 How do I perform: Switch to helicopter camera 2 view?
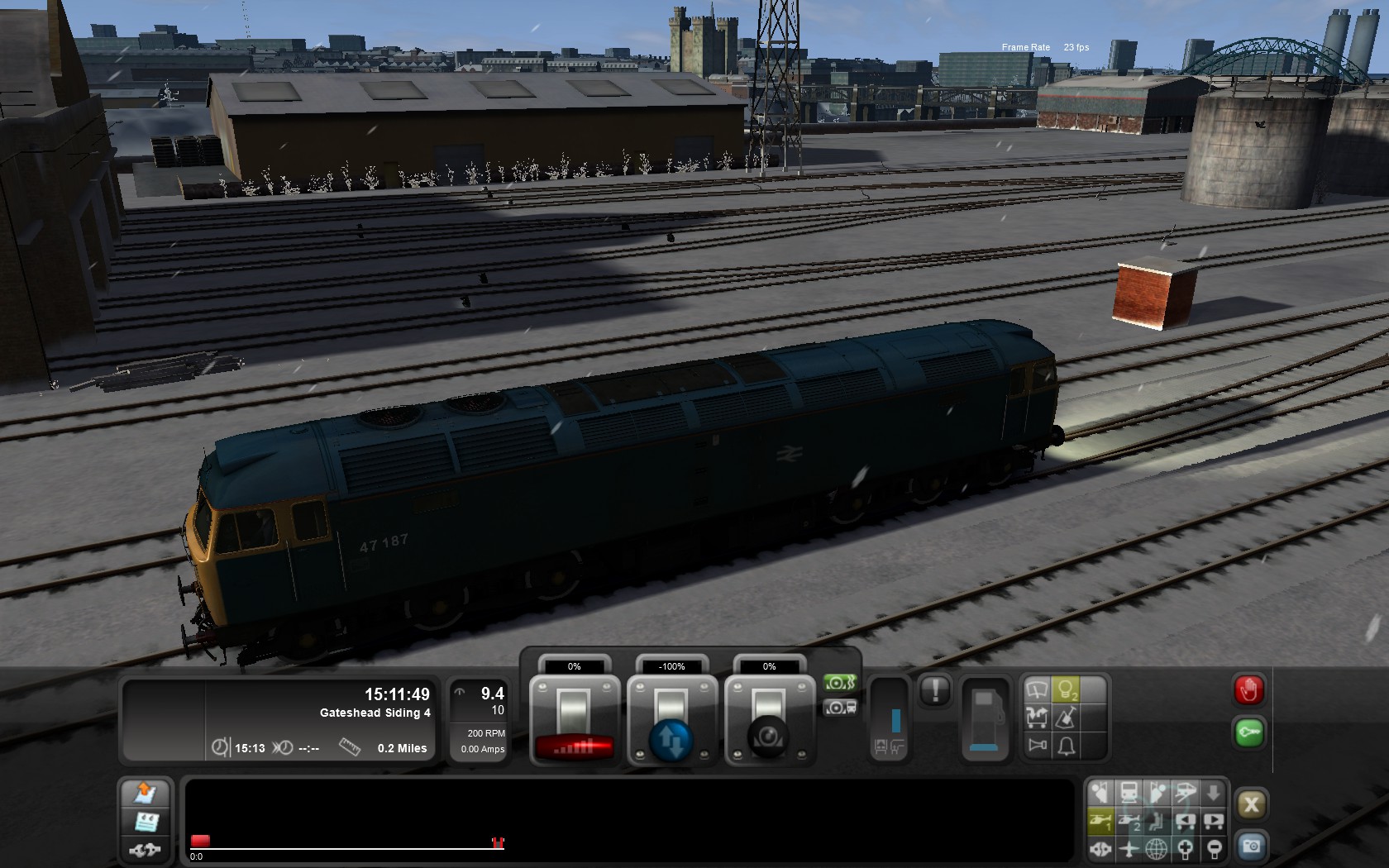tap(1129, 821)
